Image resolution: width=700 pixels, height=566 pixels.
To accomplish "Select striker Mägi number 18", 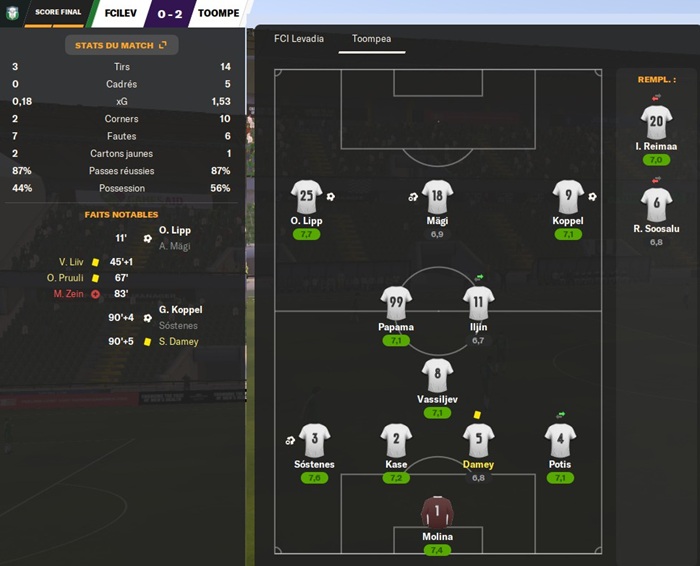I will click(x=437, y=197).
